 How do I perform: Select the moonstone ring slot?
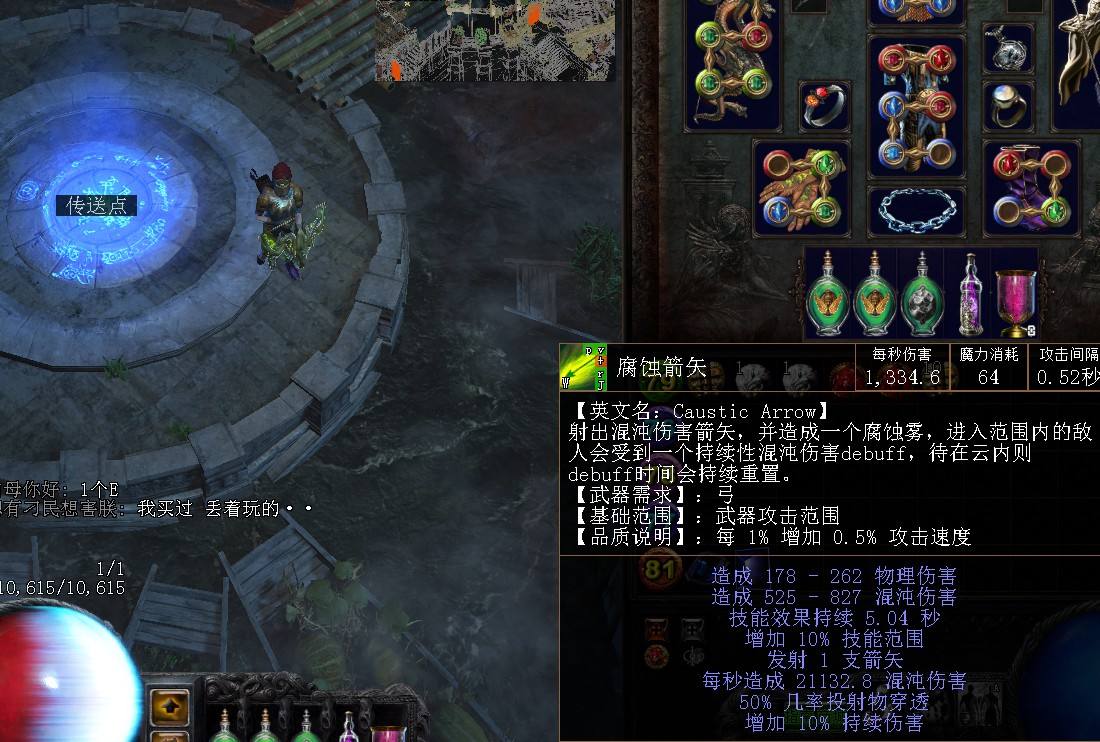(x=1007, y=104)
